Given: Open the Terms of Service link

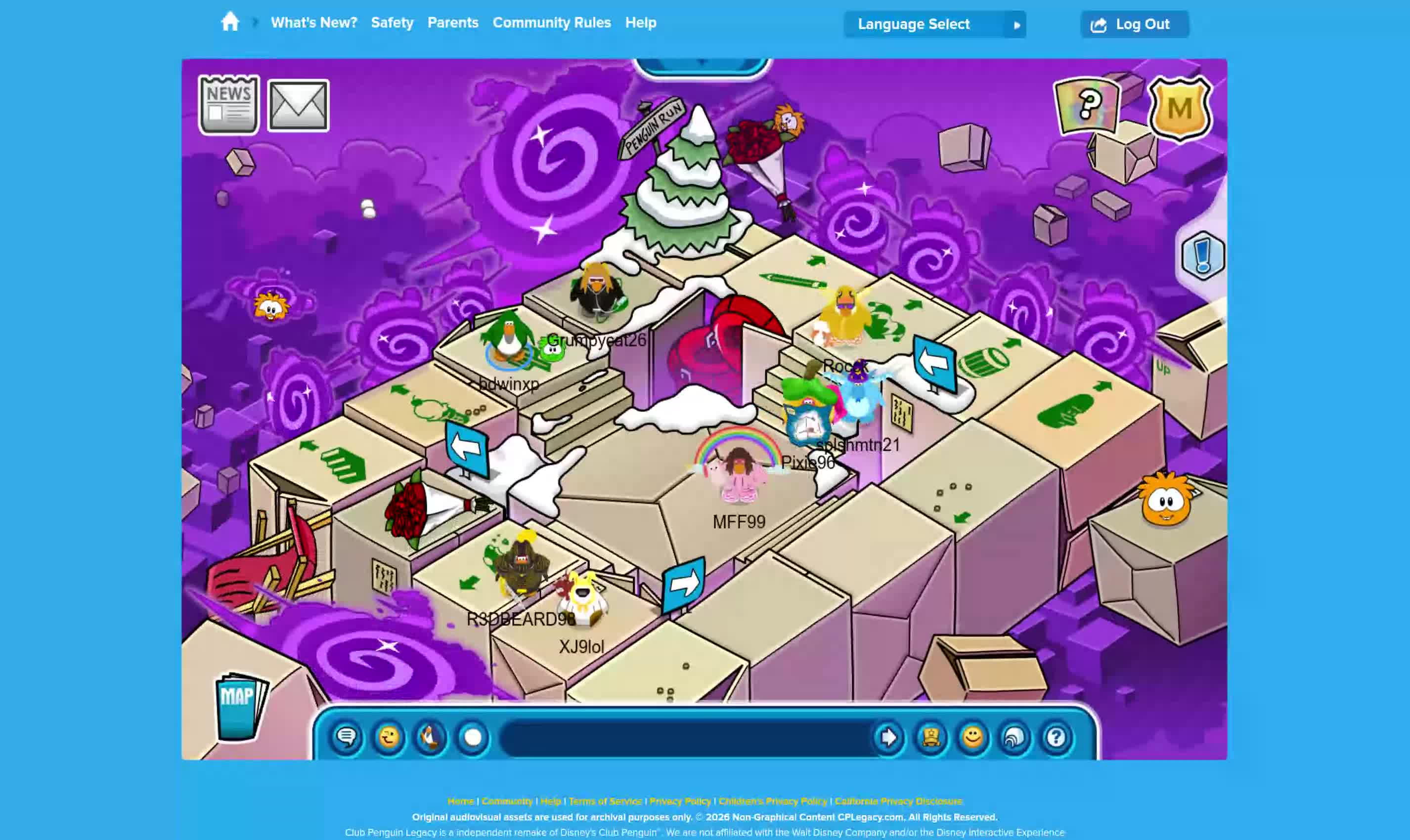Looking at the screenshot, I should point(605,801).
